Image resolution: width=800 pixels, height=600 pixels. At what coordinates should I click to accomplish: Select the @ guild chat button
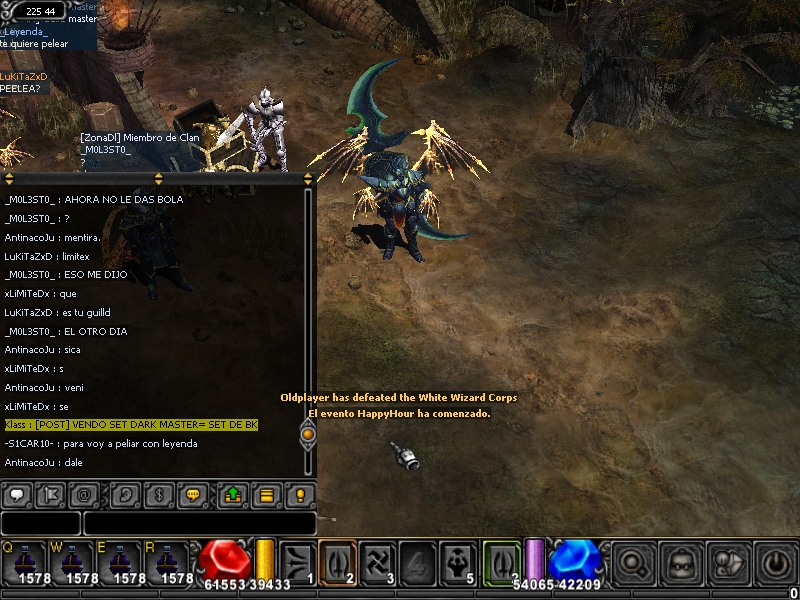pos(86,494)
